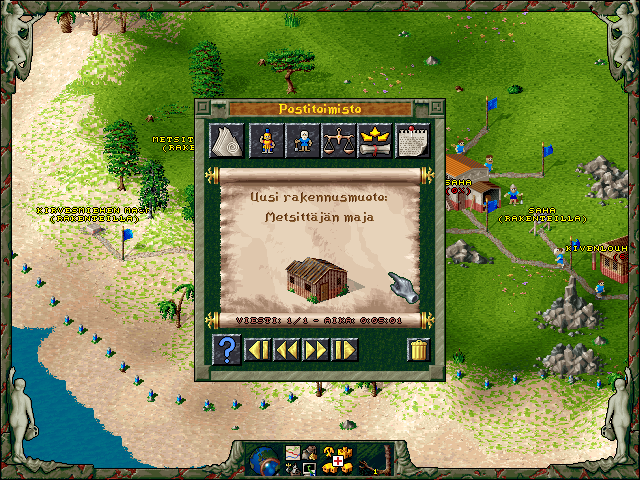Open the line graph statistics
640x480 pixels.
click(293, 453)
